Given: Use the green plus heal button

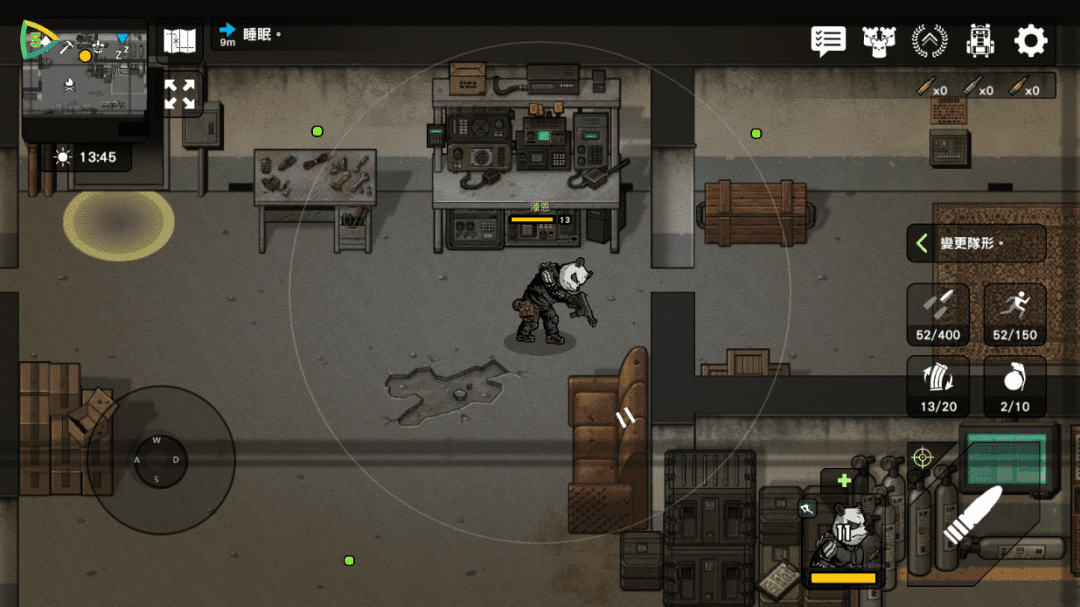Looking at the screenshot, I should [x=844, y=481].
